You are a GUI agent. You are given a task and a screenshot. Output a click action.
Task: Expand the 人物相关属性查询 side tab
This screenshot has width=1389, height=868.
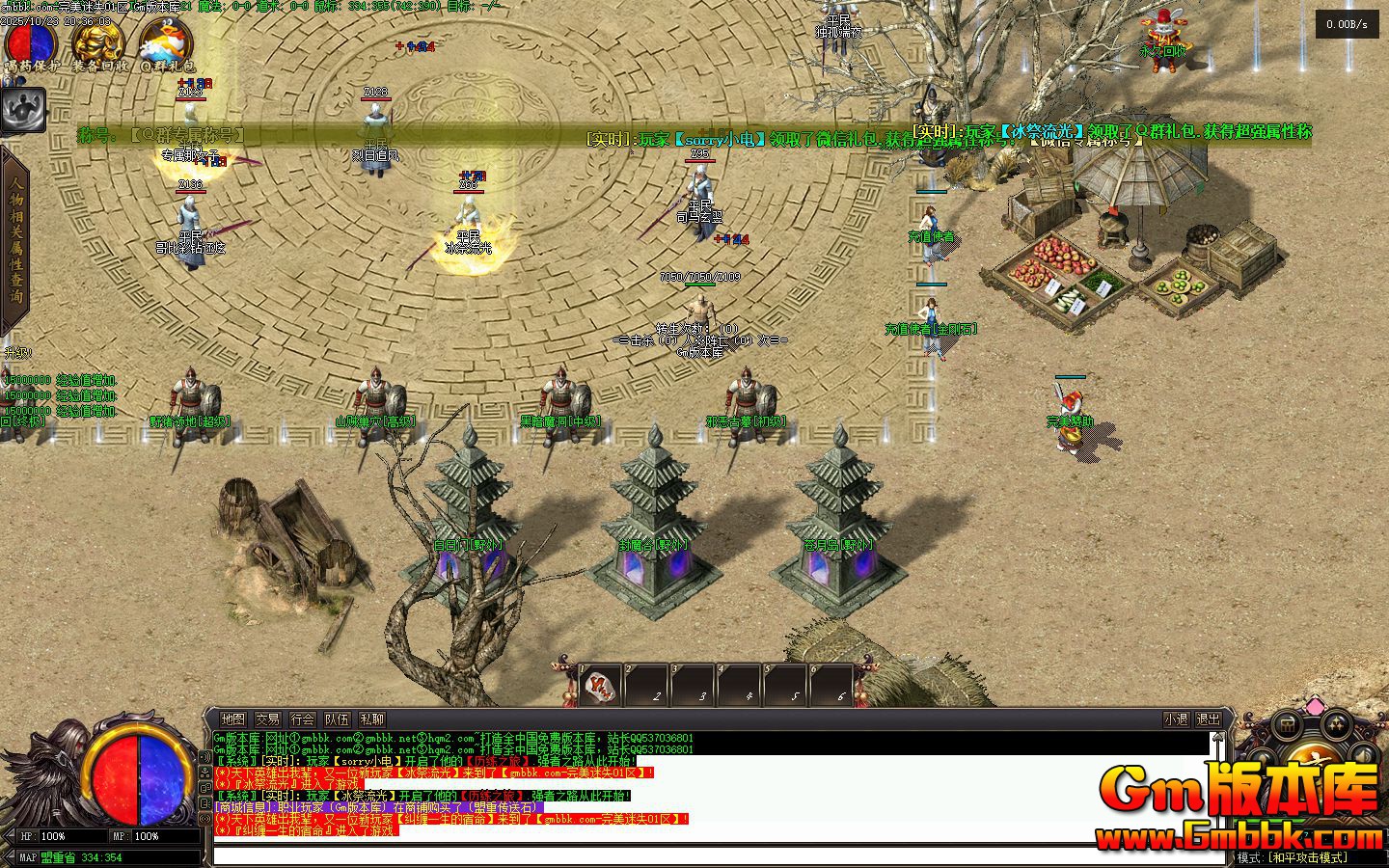[16, 241]
